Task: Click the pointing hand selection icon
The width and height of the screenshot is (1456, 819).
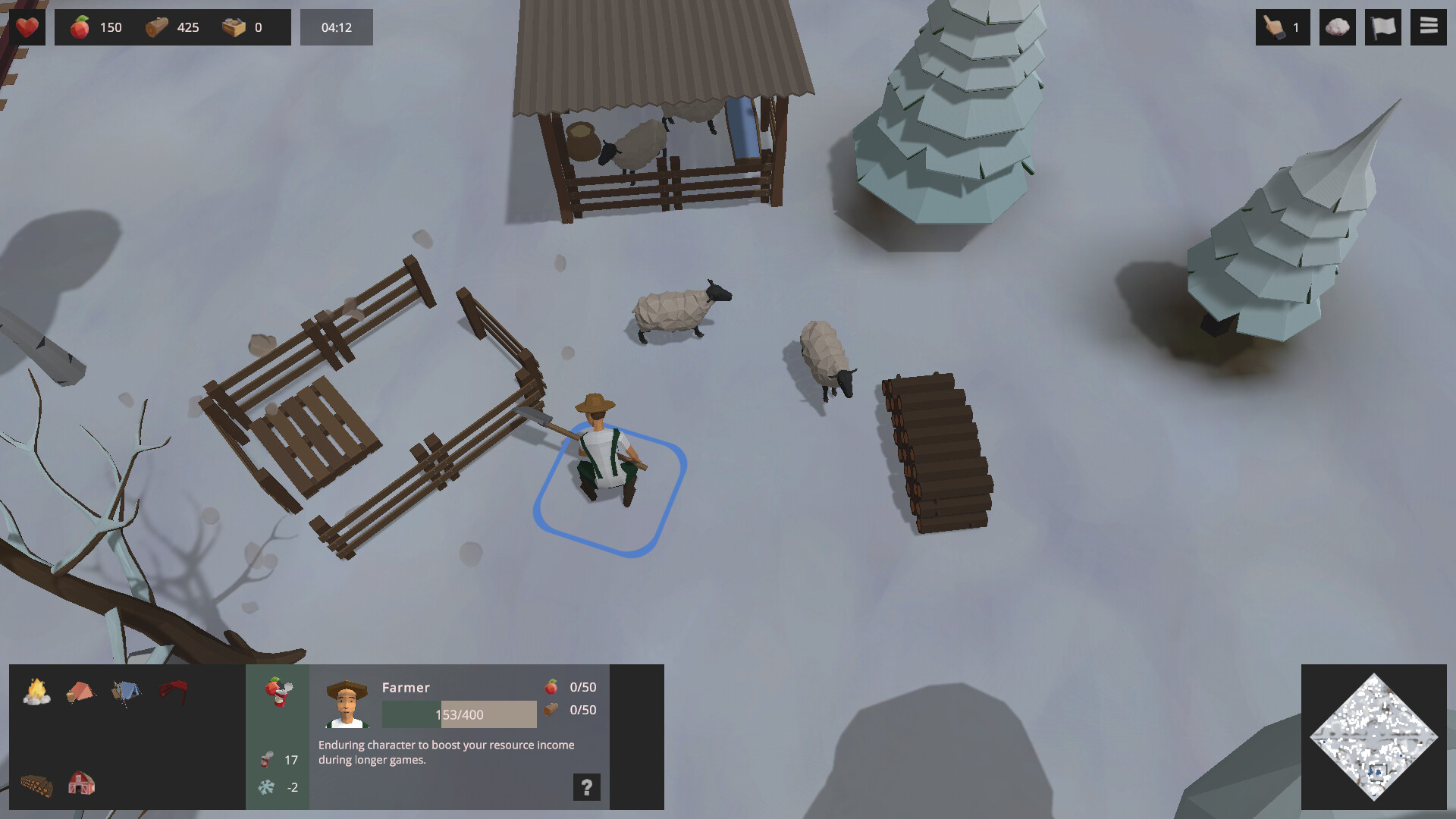Action: [1282, 27]
